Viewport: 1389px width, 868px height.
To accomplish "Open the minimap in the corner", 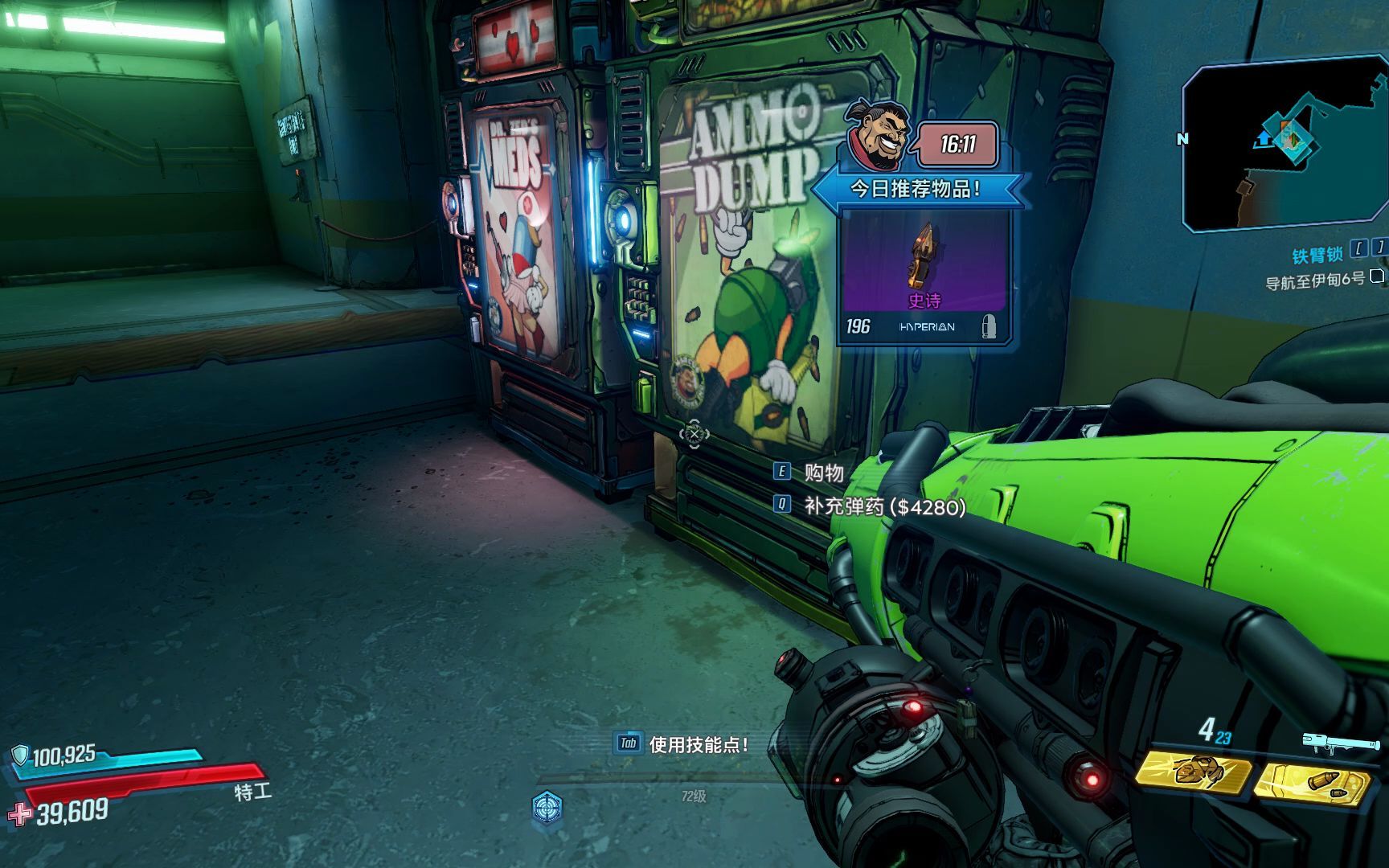I will pyautogui.click(x=1285, y=145).
